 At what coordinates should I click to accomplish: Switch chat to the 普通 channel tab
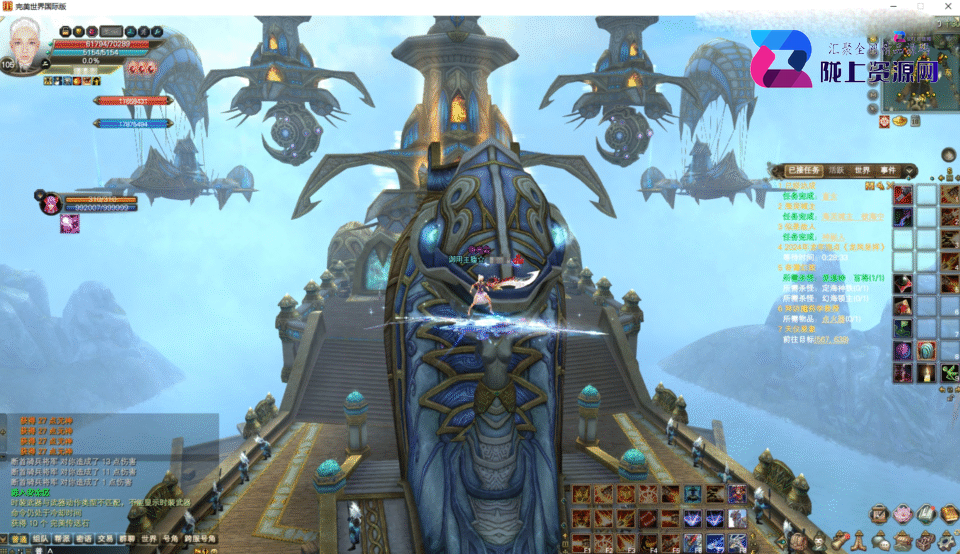click(x=19, y=539)
